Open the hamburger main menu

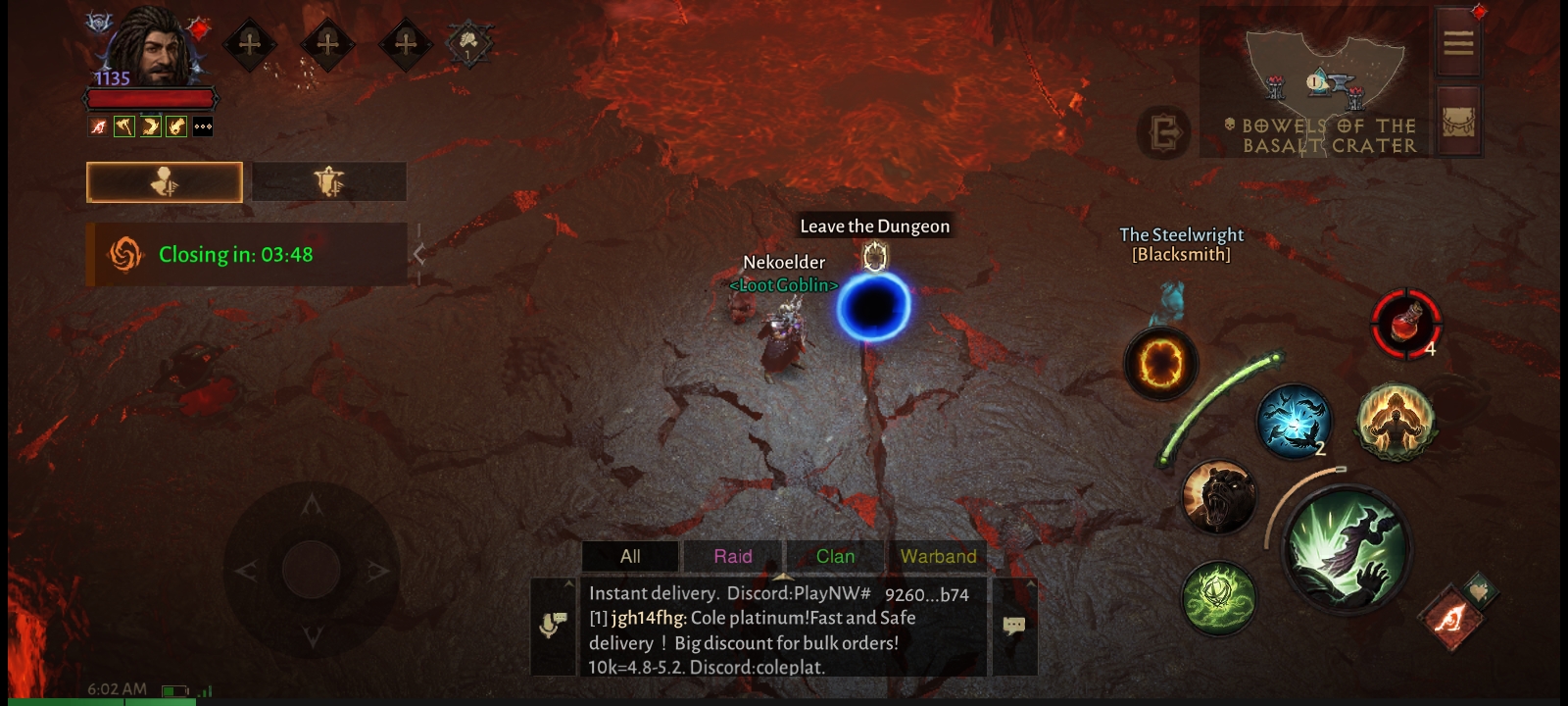pyautogui.click(x=1458, y=43)
